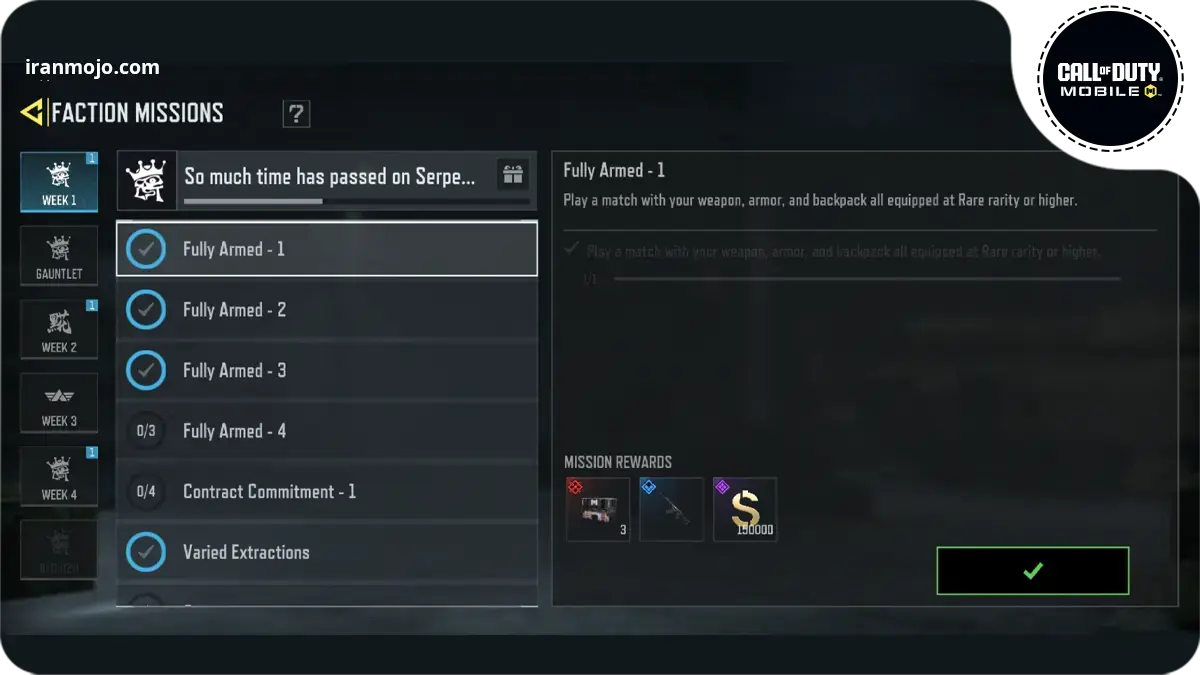
Task: Click the green checkmark claim button
Action: [1033, 571]
